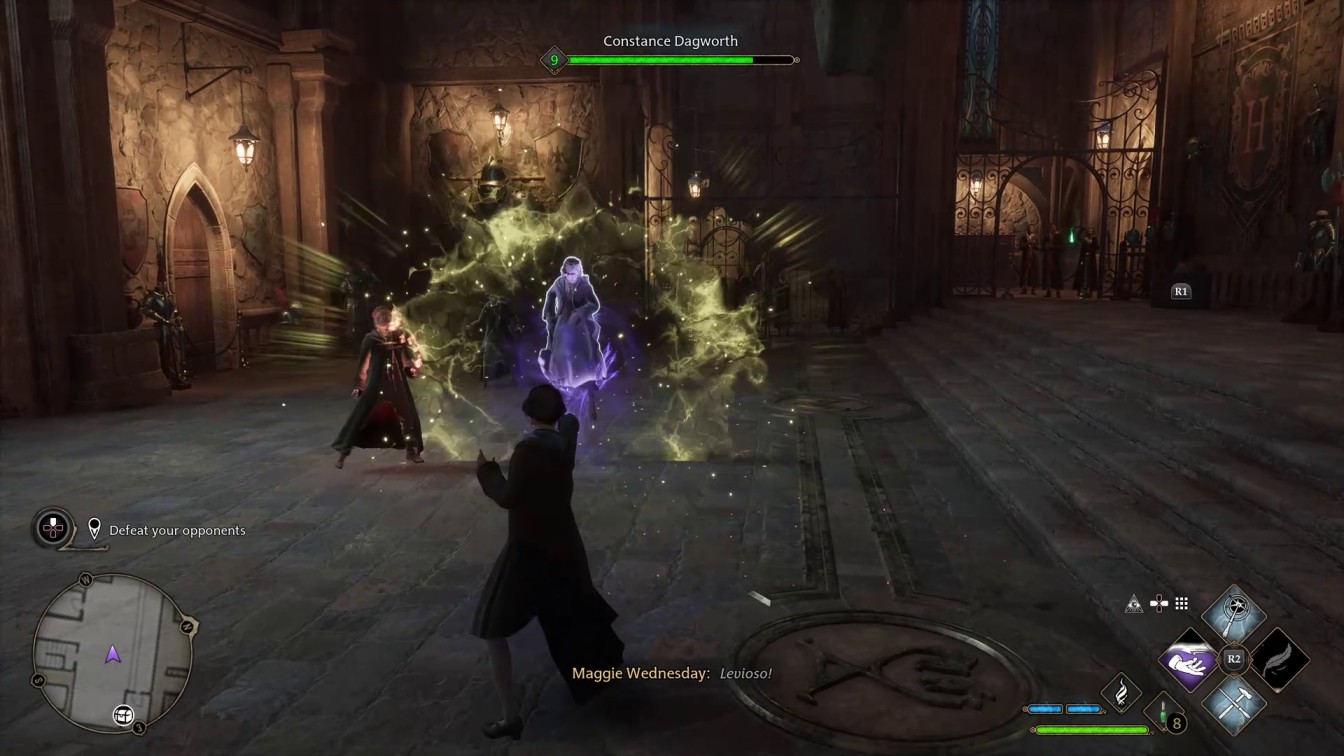Select the crossed hammer spell icon
The width and height of the screenshot is (1344, 756).
[1236, 706]
